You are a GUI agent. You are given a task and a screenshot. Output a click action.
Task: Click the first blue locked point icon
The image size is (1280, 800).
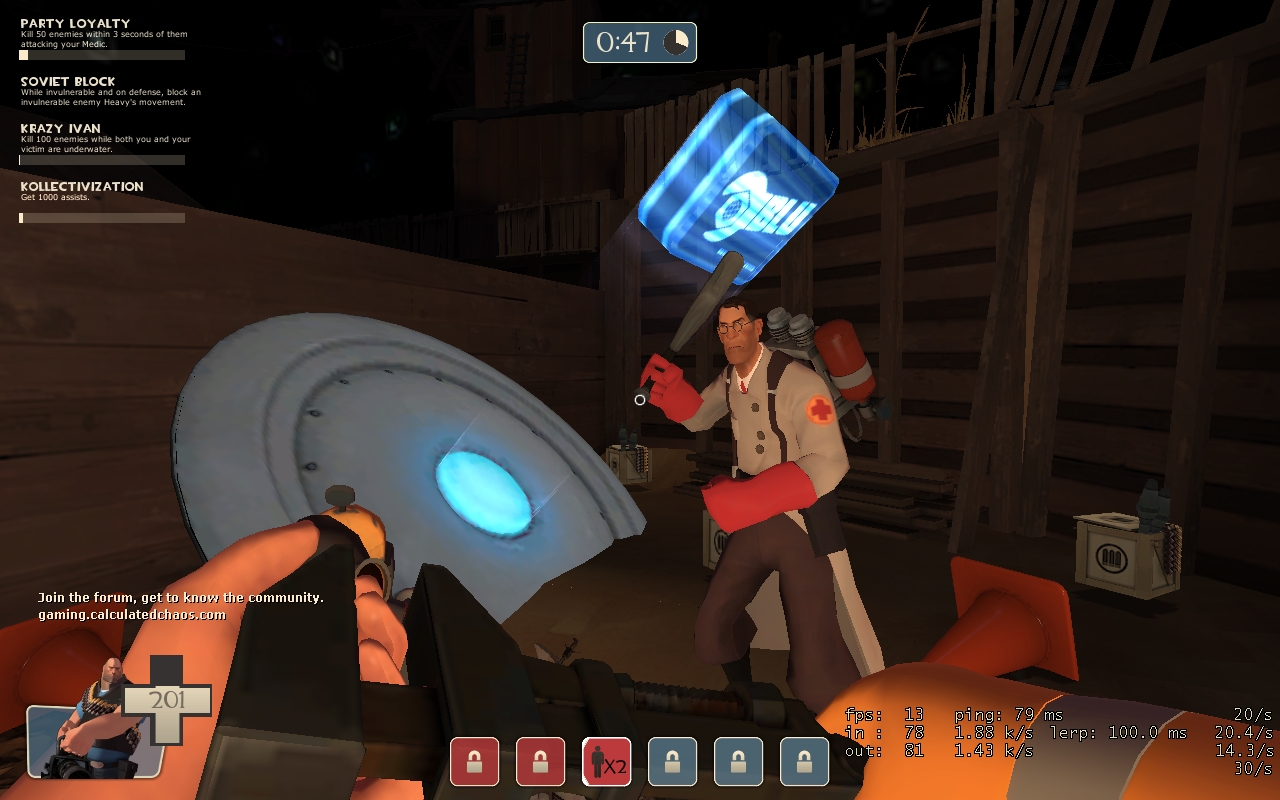[x=672, y=761]
